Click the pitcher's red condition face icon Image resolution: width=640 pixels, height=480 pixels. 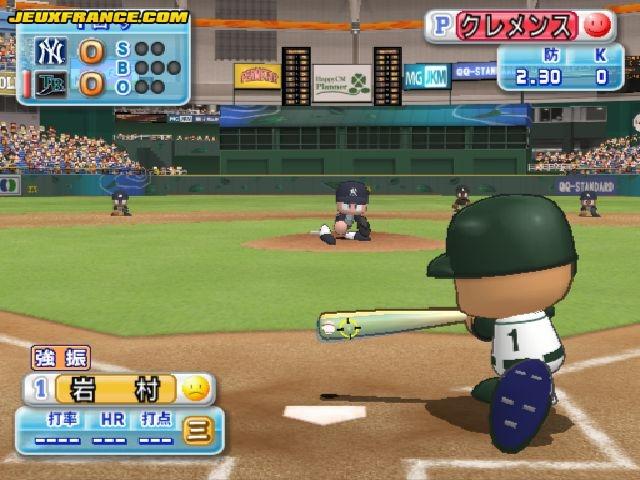click(596, 24)
